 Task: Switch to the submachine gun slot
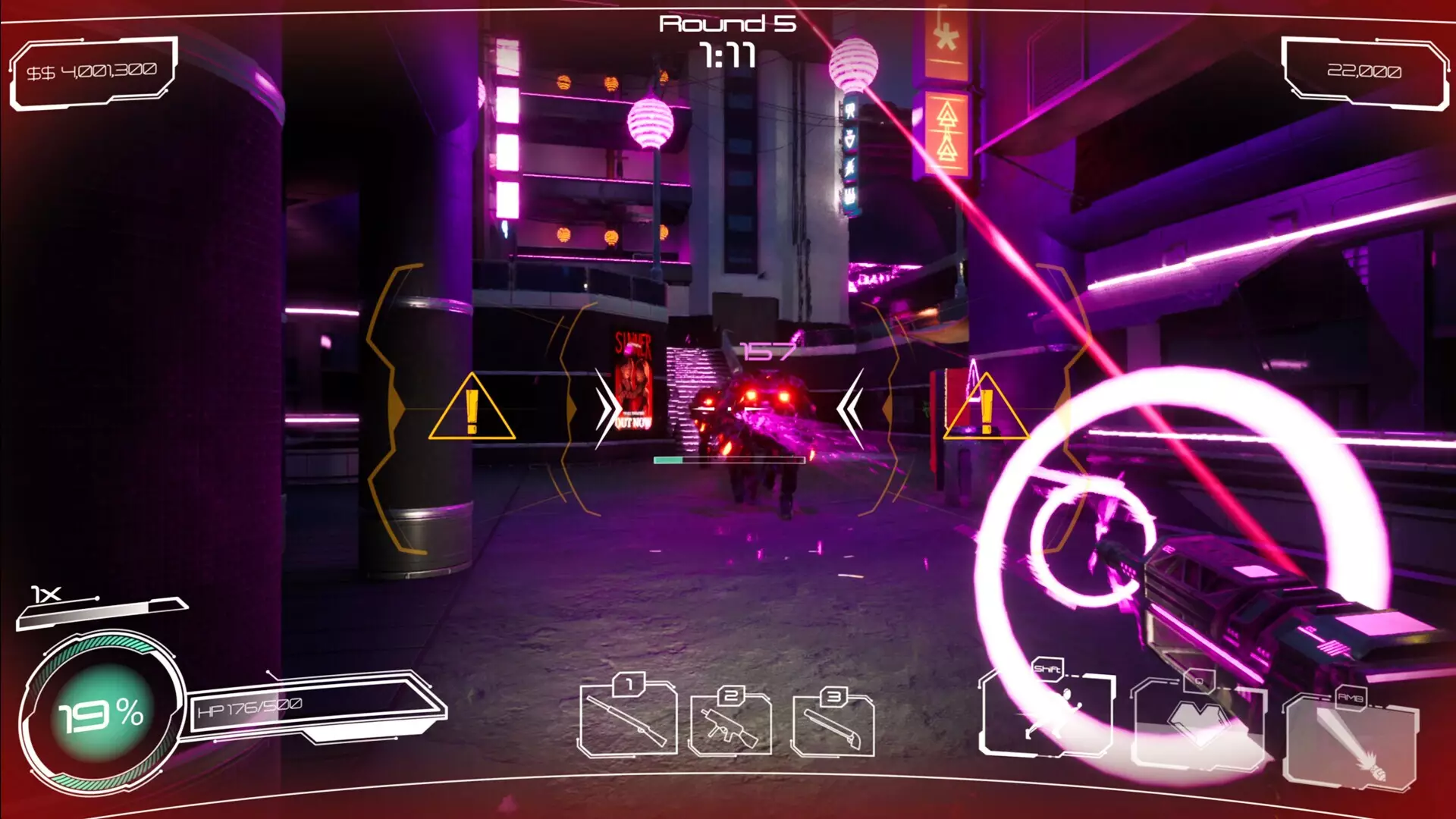point(730,726)
